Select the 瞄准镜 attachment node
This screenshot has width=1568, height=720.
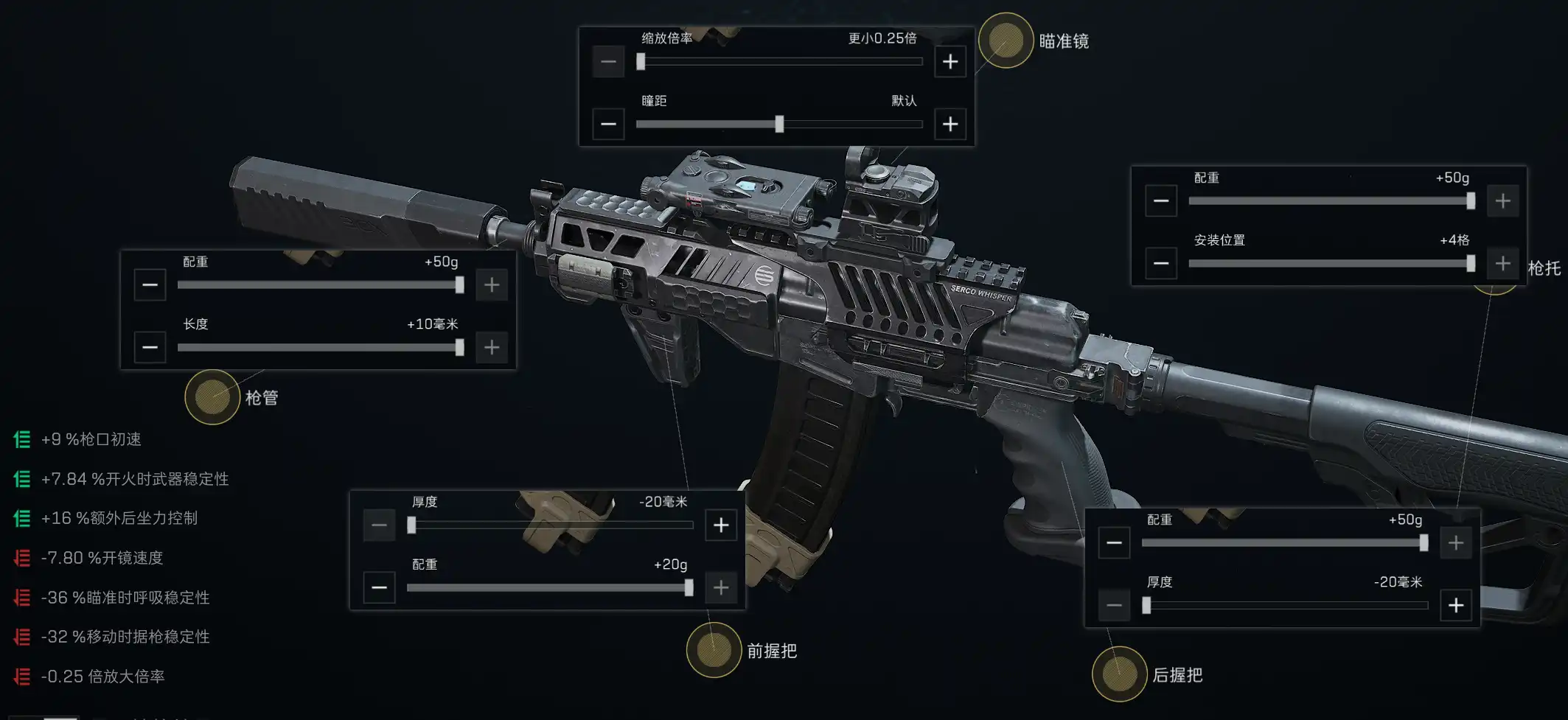1006,41
